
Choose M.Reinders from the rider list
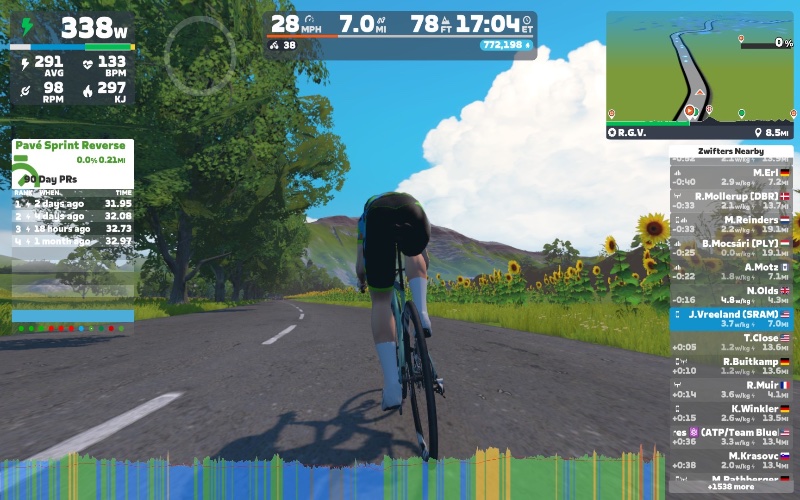pyautogui.click(x=731, y=224)
